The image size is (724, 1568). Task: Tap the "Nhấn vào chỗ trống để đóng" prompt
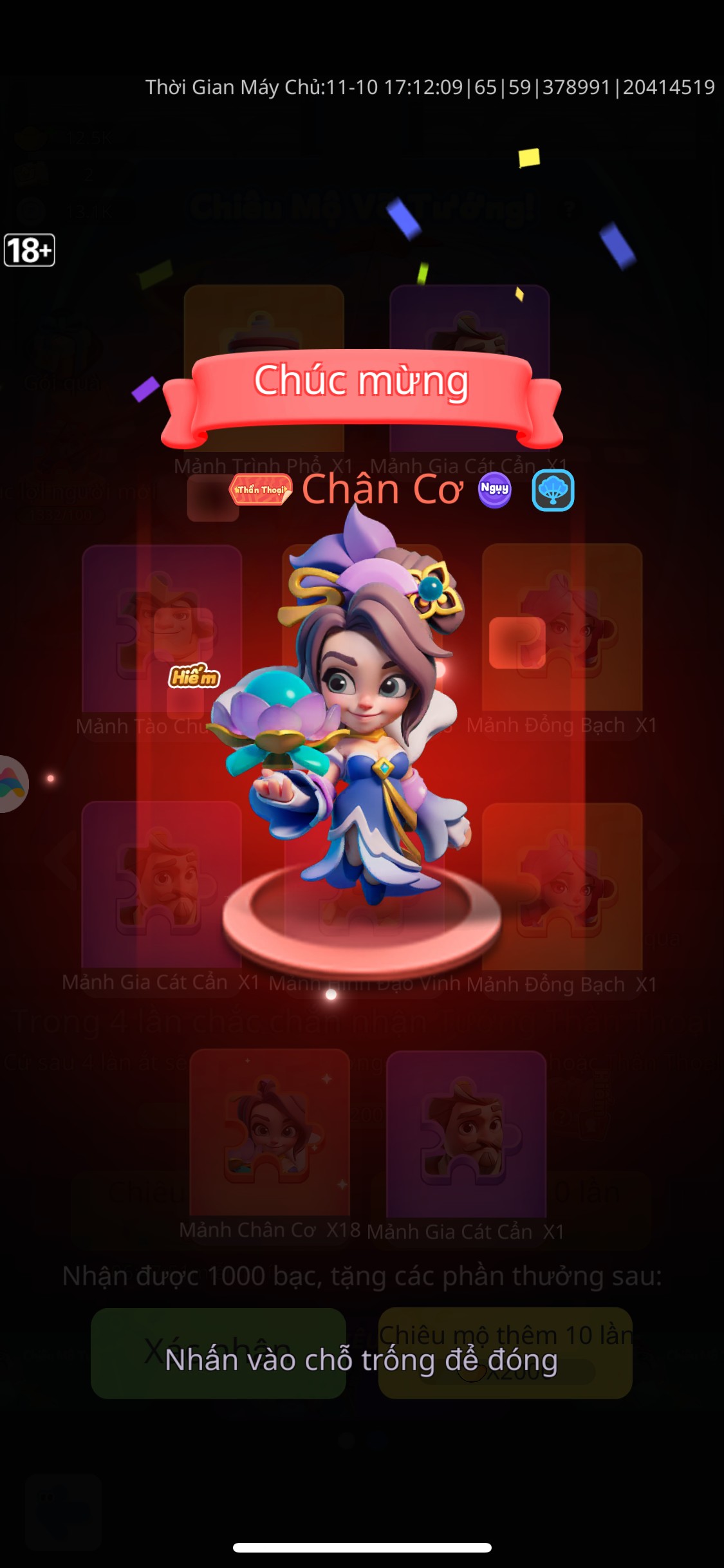361,1359
